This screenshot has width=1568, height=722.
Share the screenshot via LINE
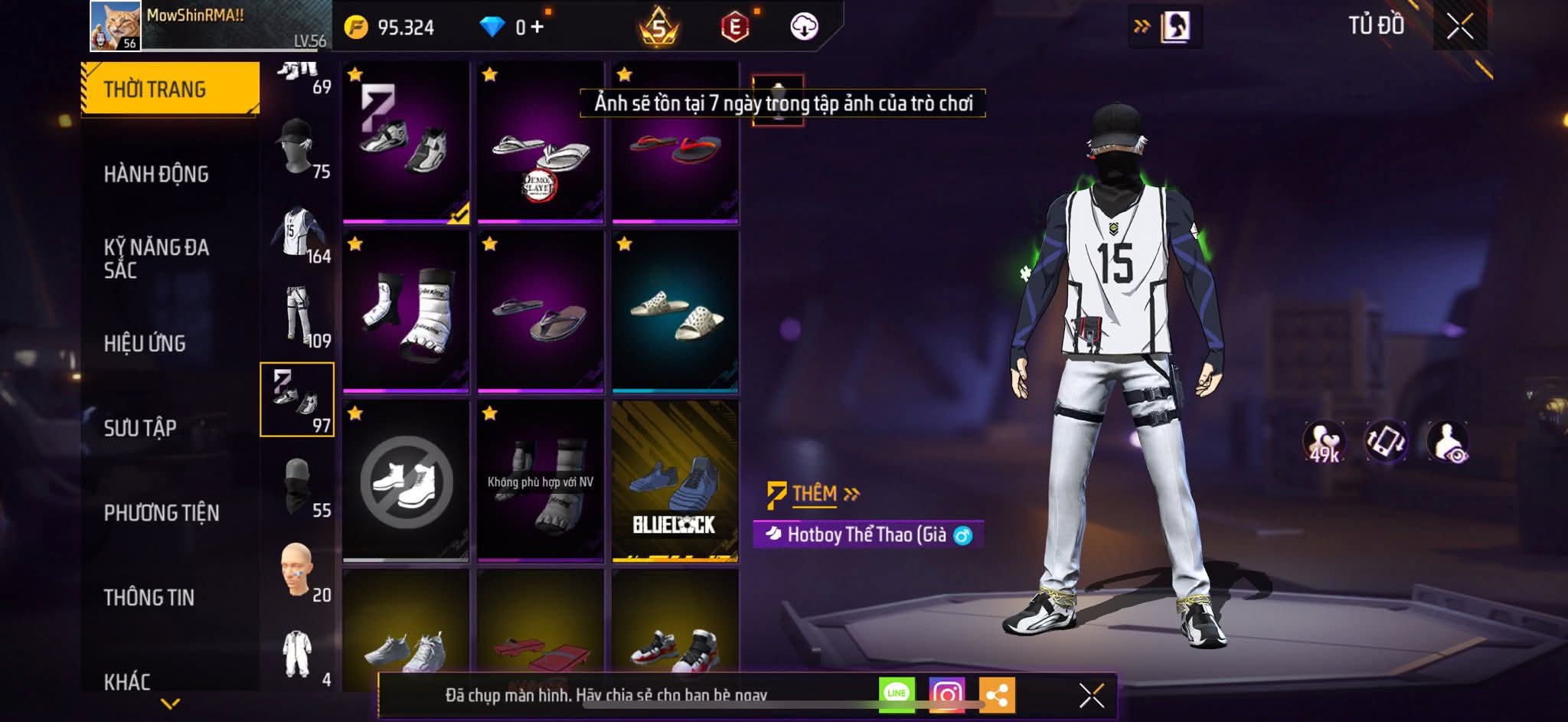coord(897,694)
